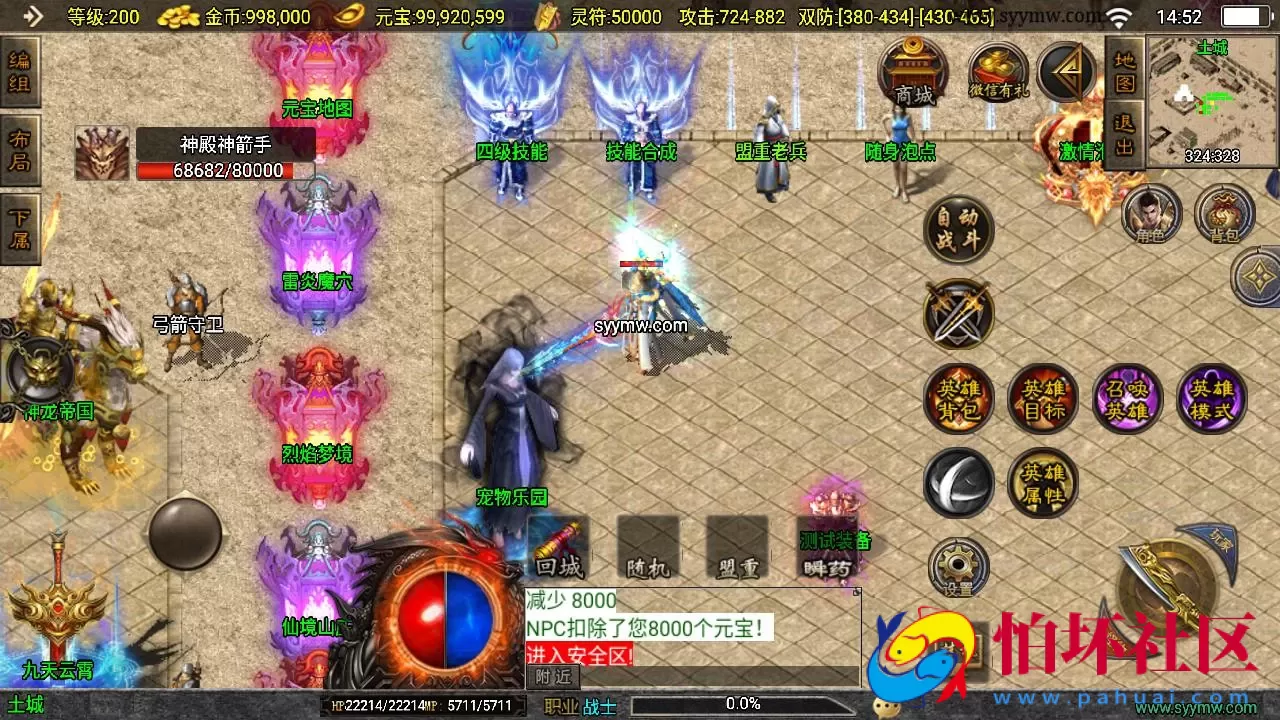Collapse the 地图 map panel
1280x720 pixels.
1124,72
